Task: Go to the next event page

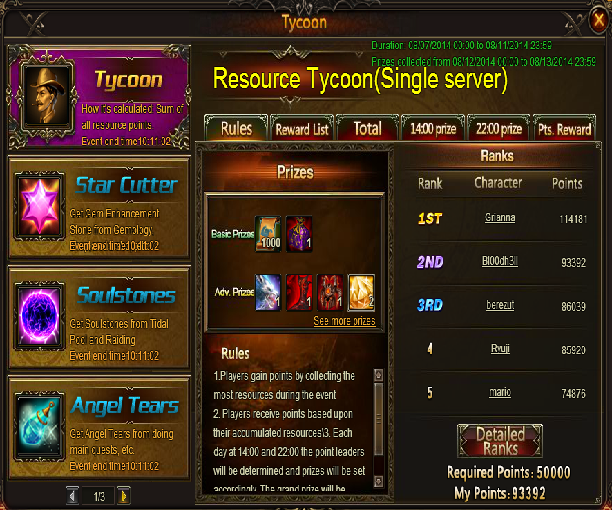Action: pyautogui.click(x=123, y=495)
